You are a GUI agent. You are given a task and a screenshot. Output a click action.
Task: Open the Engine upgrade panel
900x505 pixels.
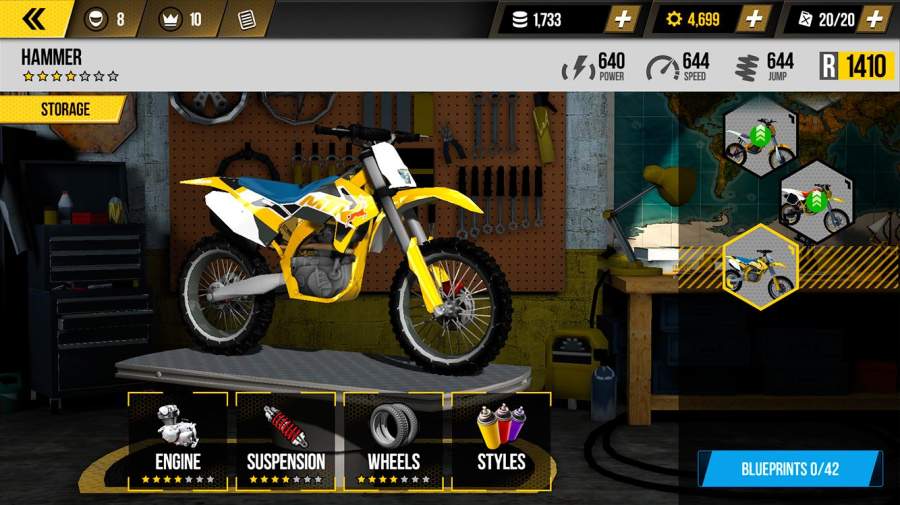pos(178,438)
